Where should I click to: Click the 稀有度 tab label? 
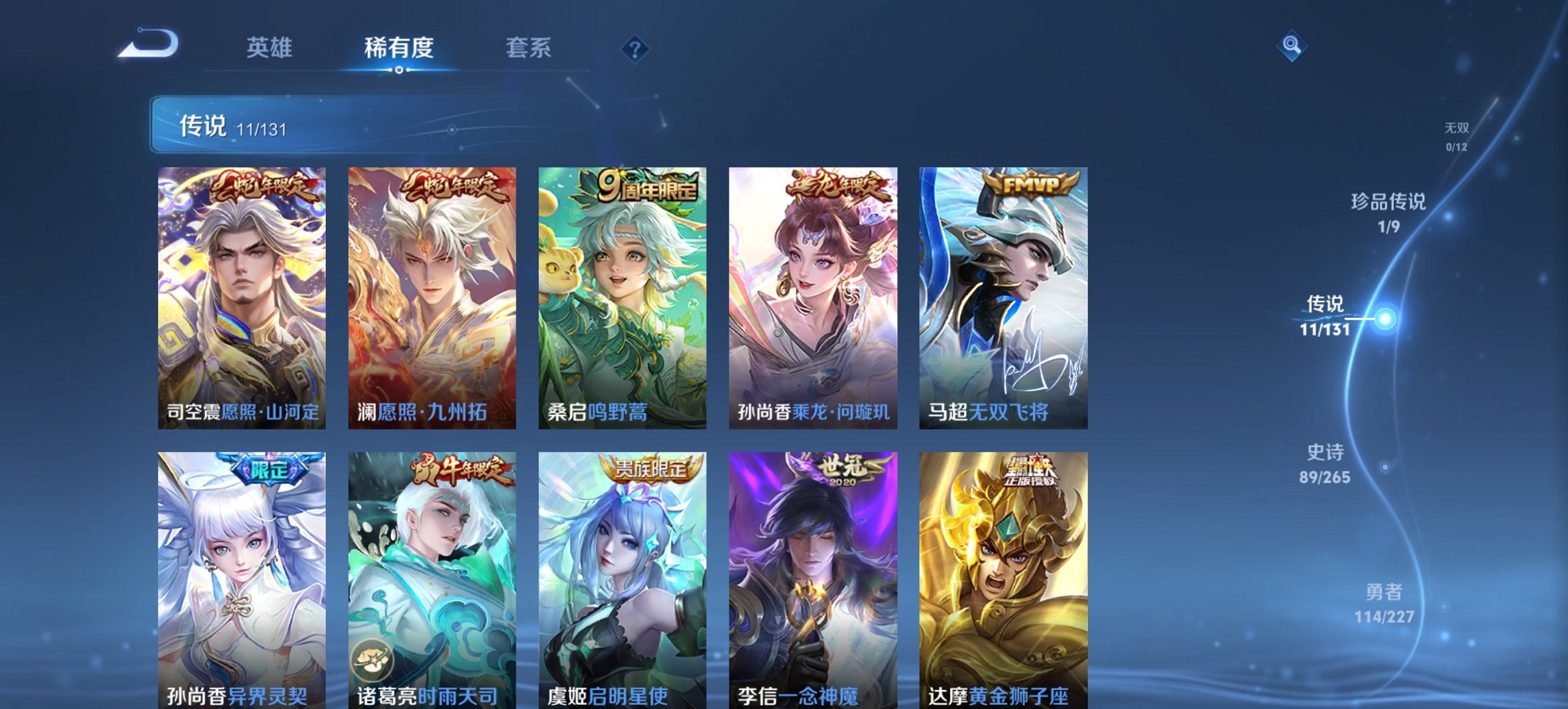point(399,48)
